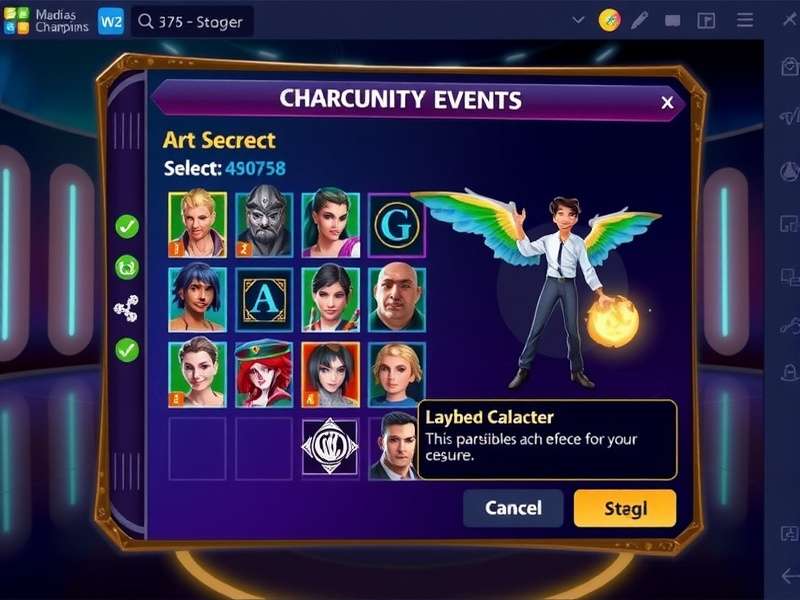Click the search field reading 375 - Stoger

(192, 20)
